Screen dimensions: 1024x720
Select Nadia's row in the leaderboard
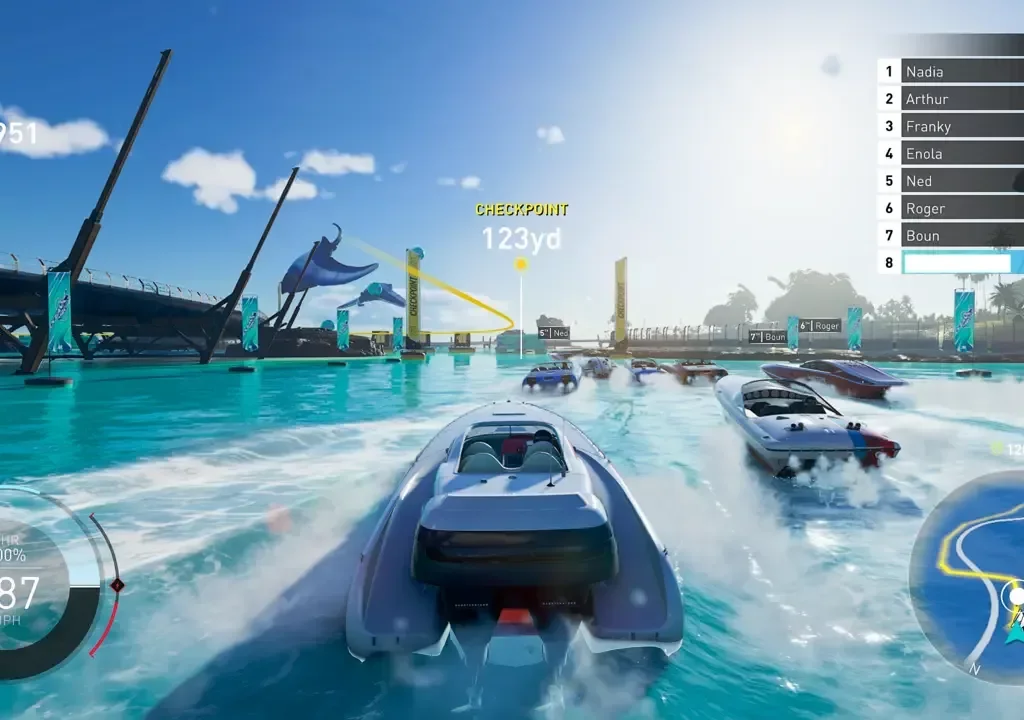[x=960, y=71]
